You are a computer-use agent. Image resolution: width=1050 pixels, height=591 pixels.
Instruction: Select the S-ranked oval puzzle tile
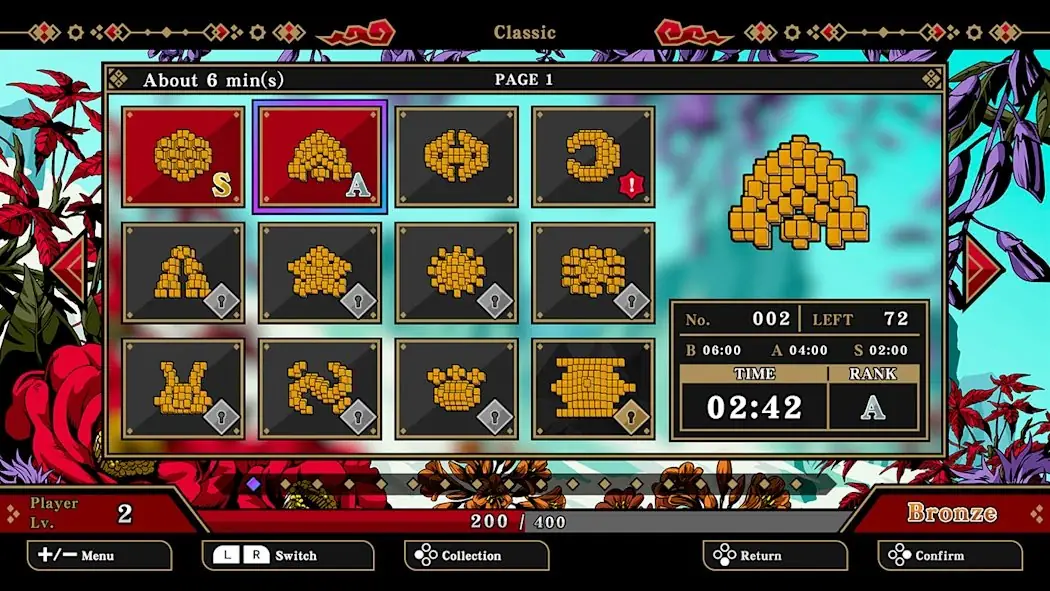point(184,156)
